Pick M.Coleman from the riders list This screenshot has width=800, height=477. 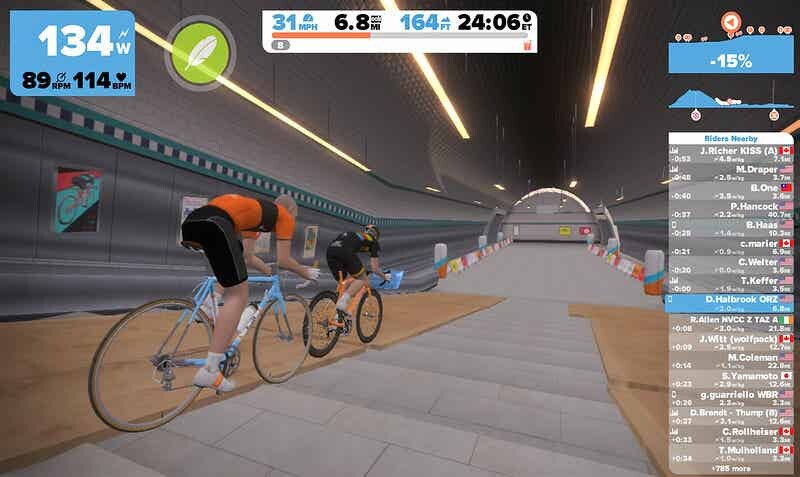click(x=731, y=360)
